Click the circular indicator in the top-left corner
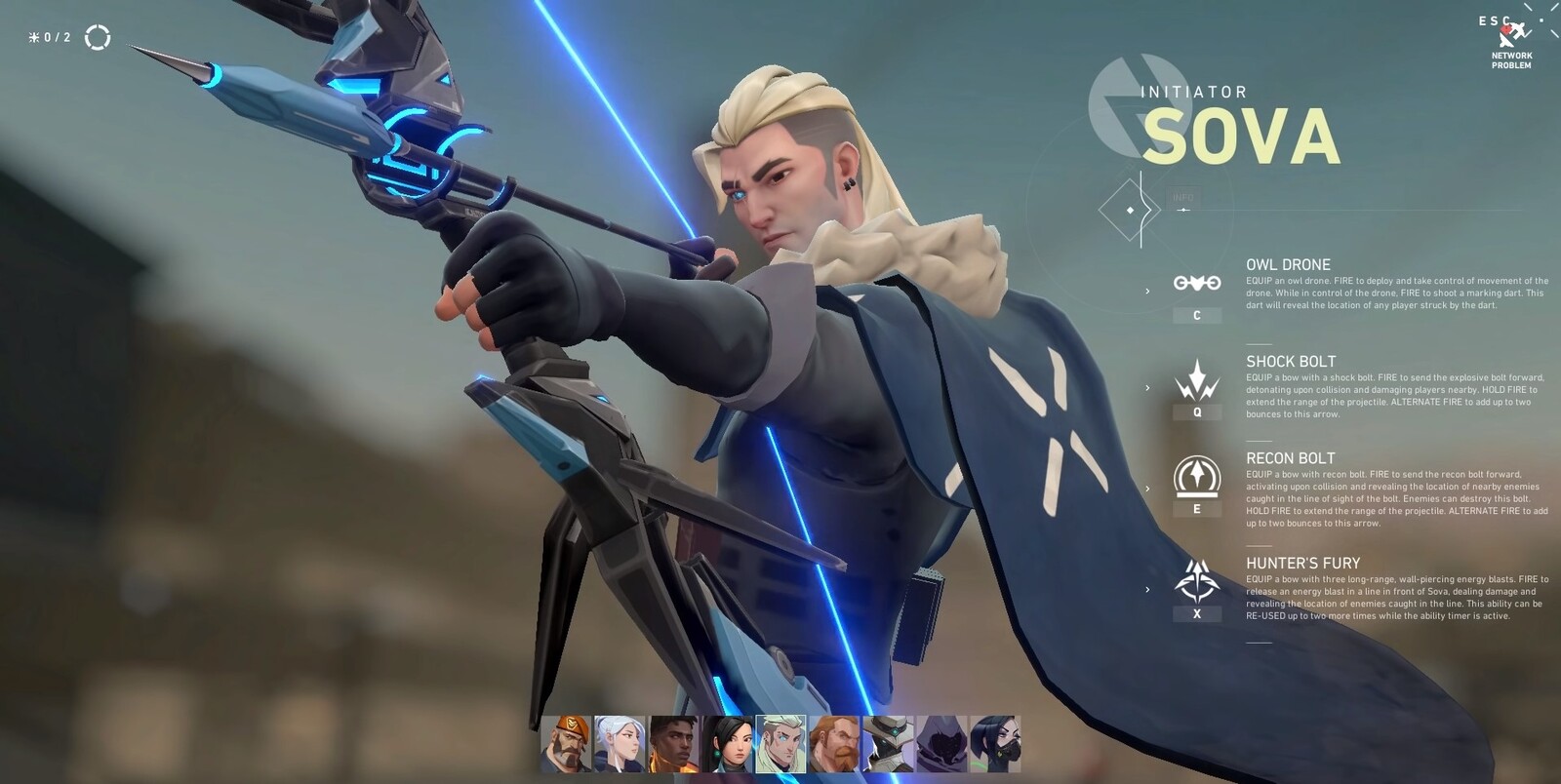This screenshot has height=784, width=1561. tap(98, 36)
